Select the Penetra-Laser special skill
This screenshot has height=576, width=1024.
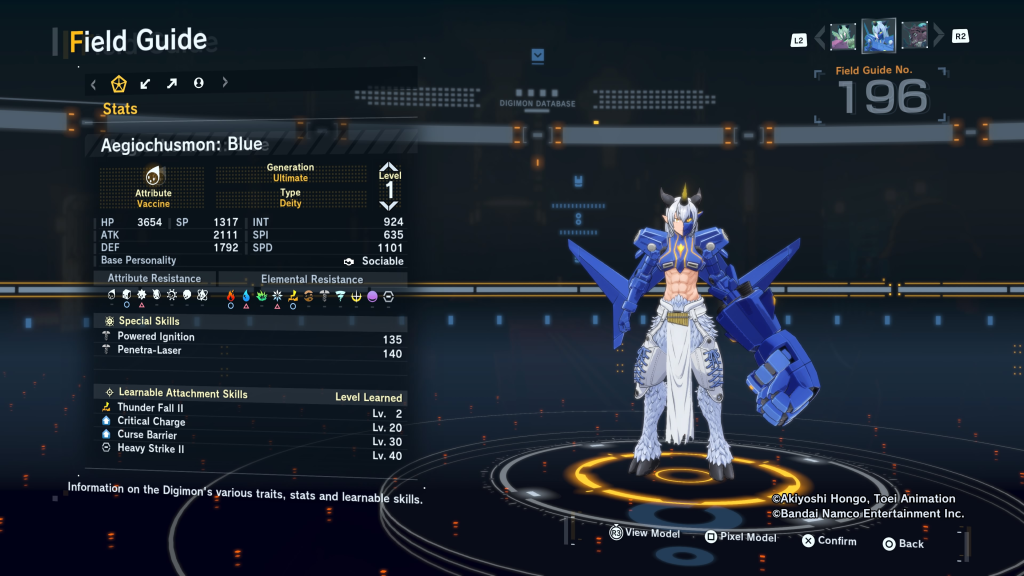(x=149, y=351)
